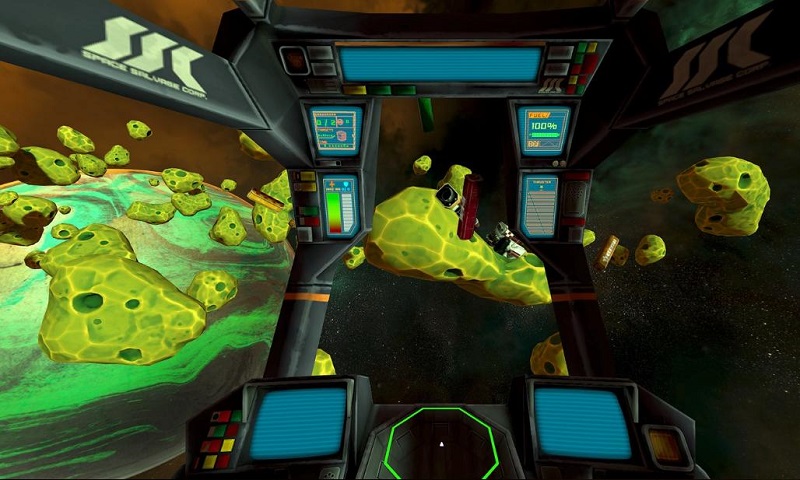Click the green octagonal radar scanner
Image resolution: width=800 pixels, height=480 pixels.
pyautogui.click(x=442, y=445)
